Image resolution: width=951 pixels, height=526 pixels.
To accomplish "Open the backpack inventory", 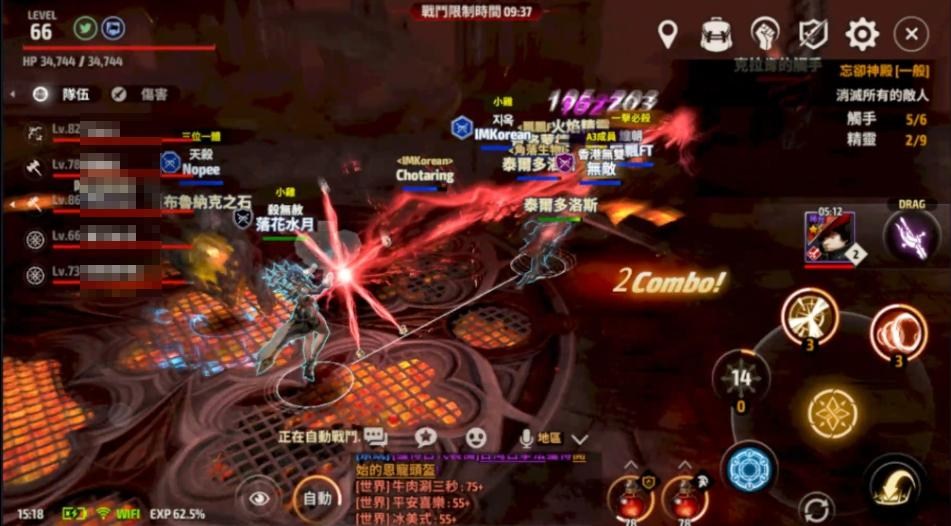I will click(716, 35).
